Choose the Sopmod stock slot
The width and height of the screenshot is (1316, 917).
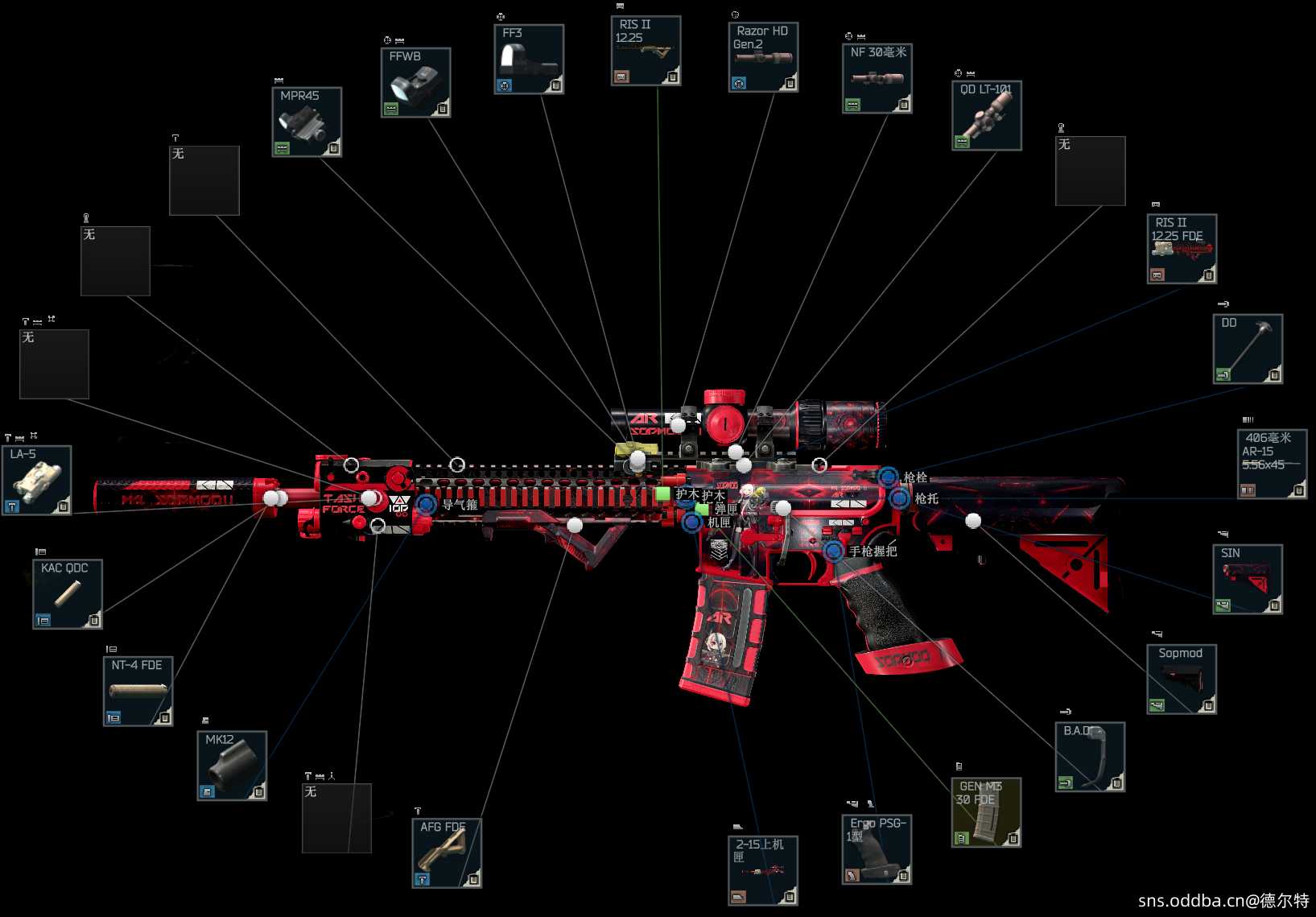tap(1182, 679)
